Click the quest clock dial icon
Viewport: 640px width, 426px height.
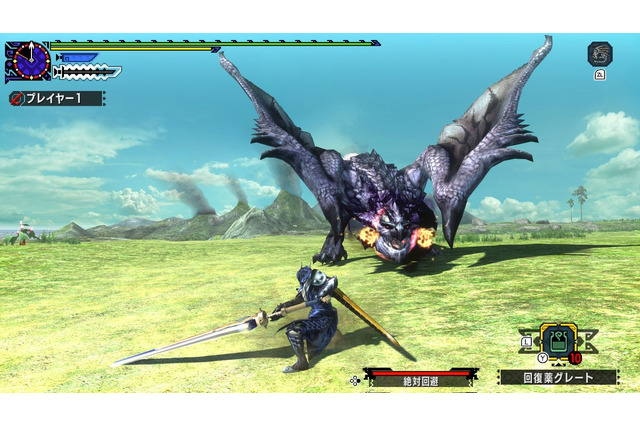31,62
